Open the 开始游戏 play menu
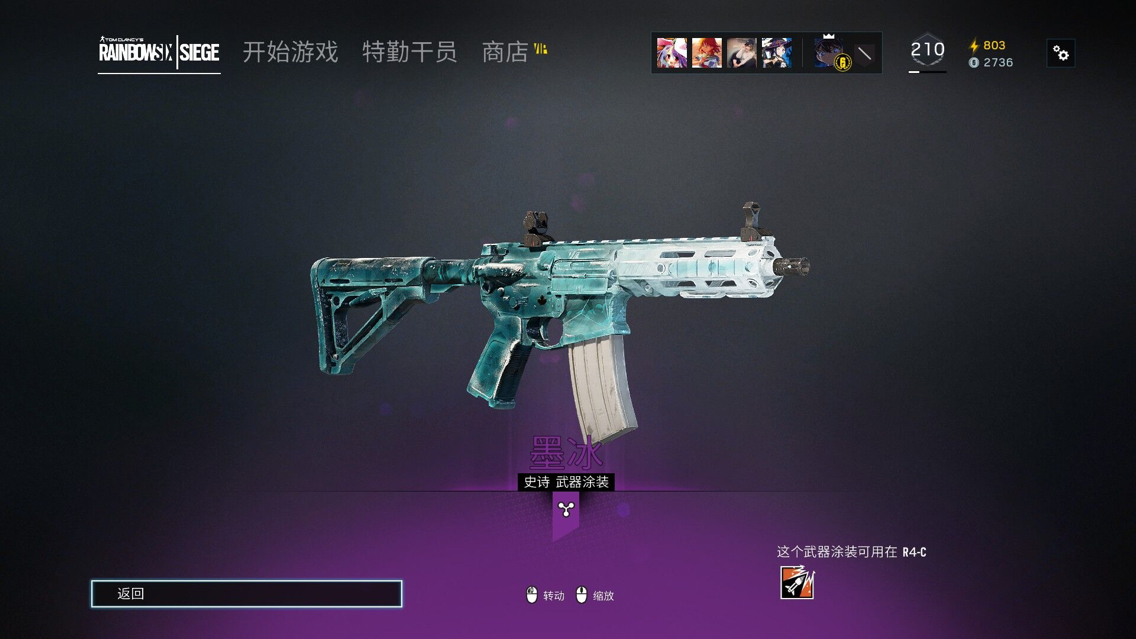Image resolution: width=1136 pixels, height=639 pixels. click(x=290, y=52)
